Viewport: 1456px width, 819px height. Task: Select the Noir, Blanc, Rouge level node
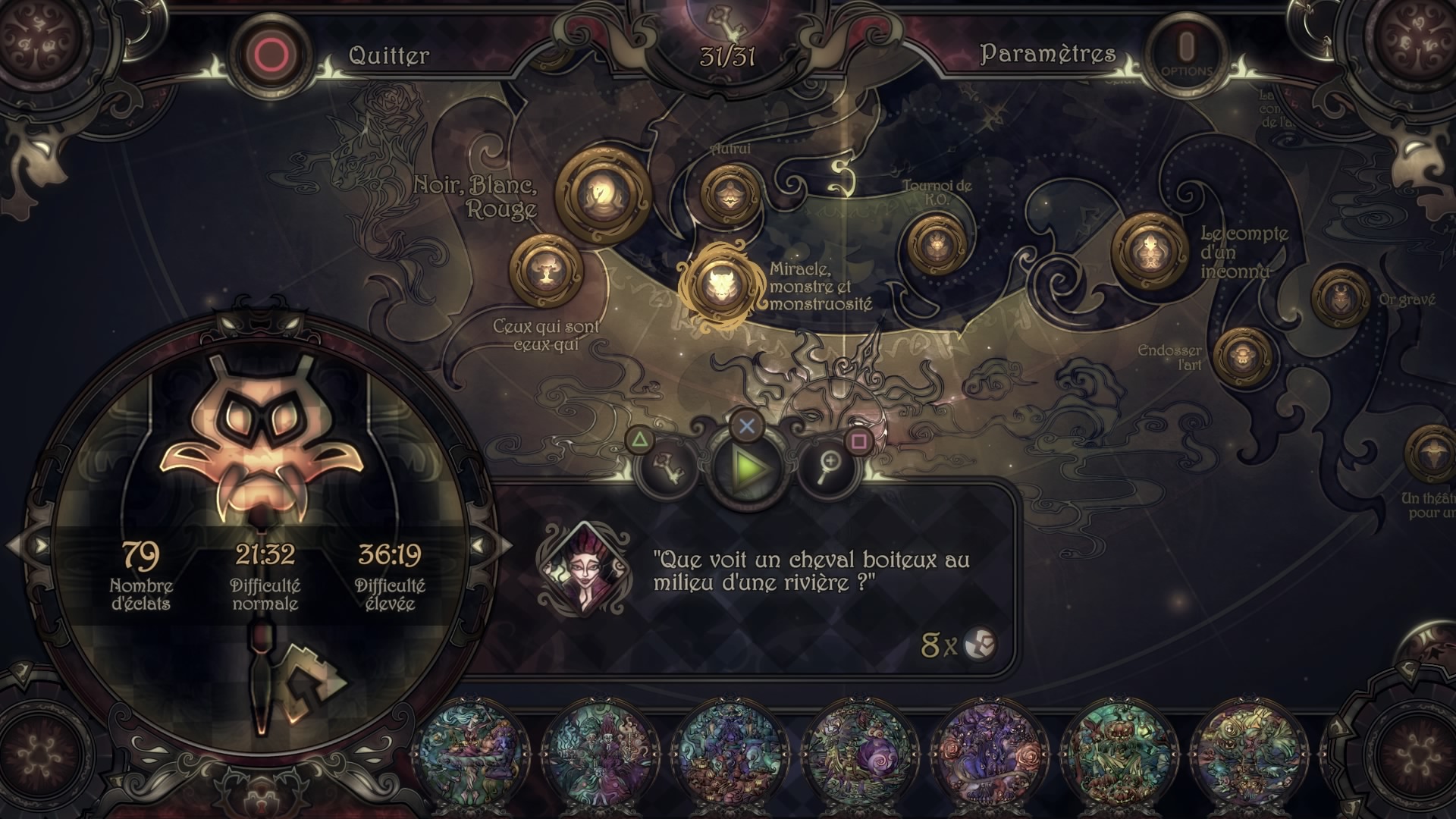click(603, 195)
